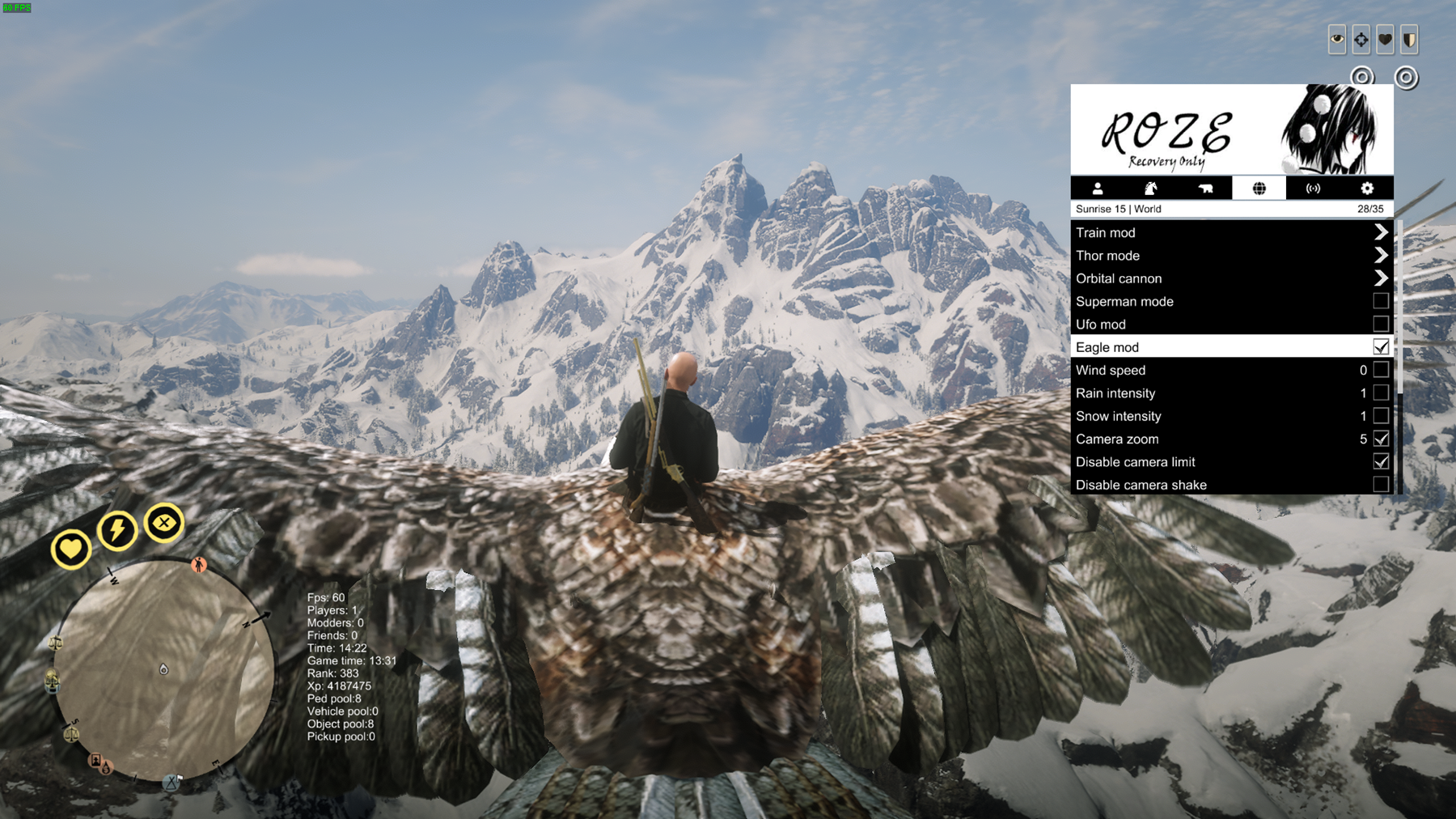Image resolution: width=1456 pixels, height=819 pixels.
Task: Select the shield icon card at top right
Action: pos(1409,39)
